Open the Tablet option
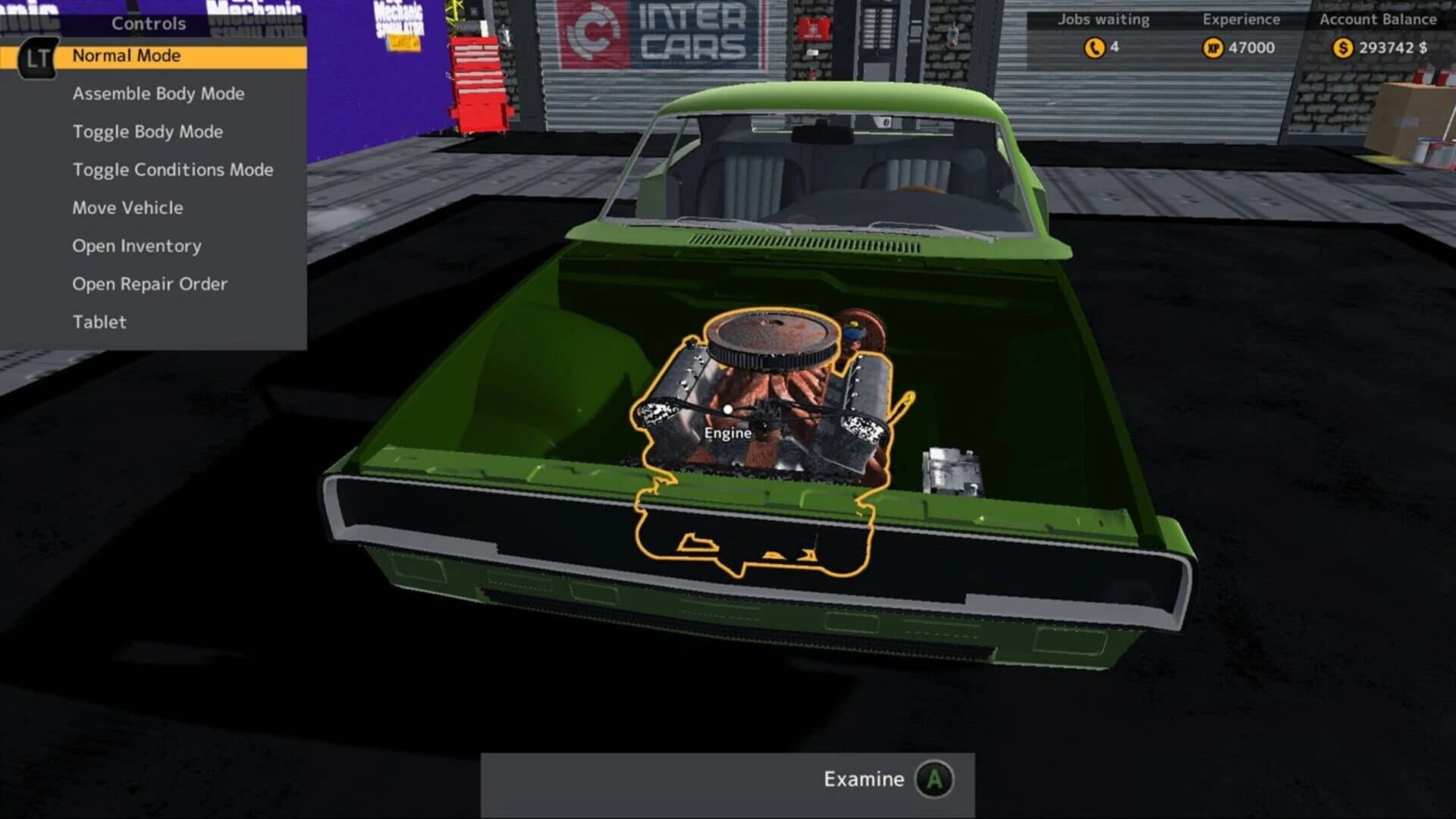The height and width of the screenshot is (819, 1456). (99, 321)
